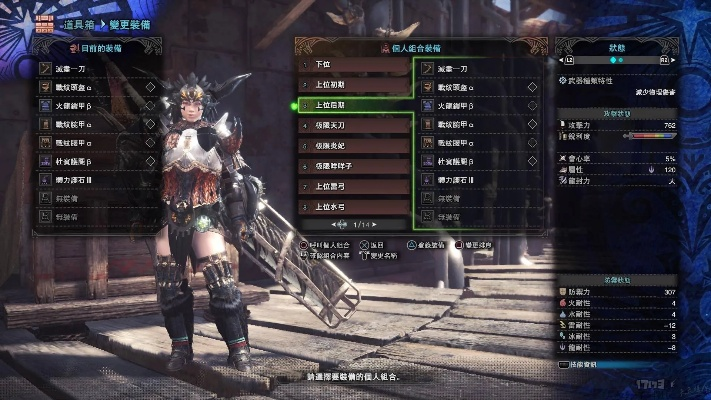Select the 下位 loadout in row 1

[354, 66]
